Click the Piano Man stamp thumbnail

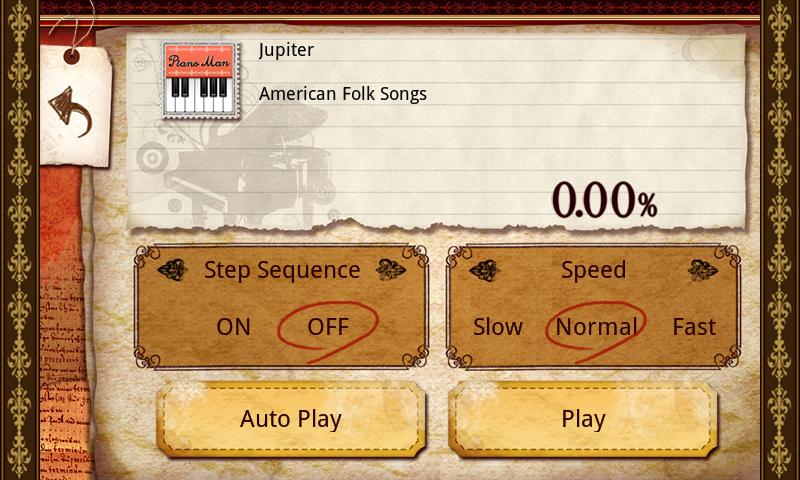tap(203, 82)
